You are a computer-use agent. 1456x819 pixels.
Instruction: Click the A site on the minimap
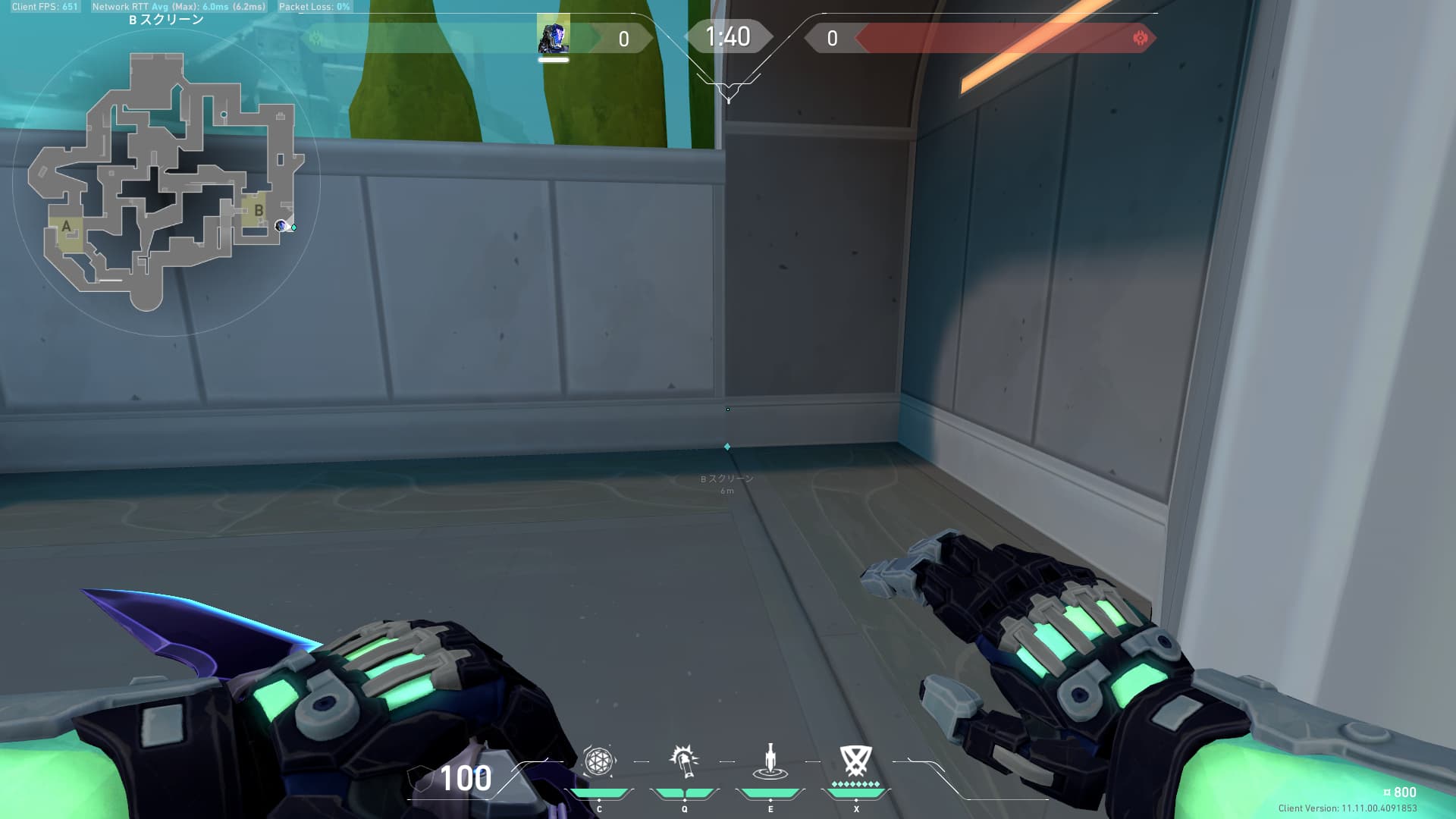pyautogui.click(x=67, y=227)
